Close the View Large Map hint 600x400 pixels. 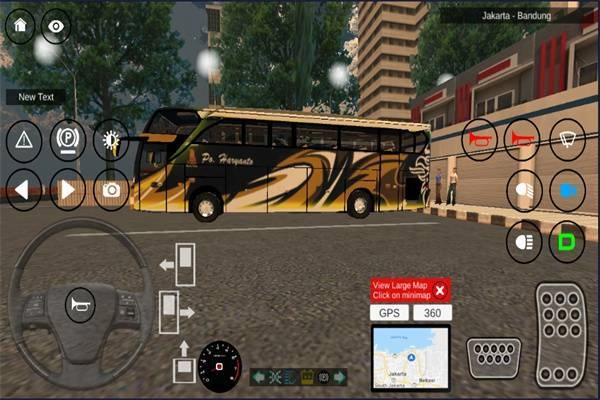(x=439, y=290)
